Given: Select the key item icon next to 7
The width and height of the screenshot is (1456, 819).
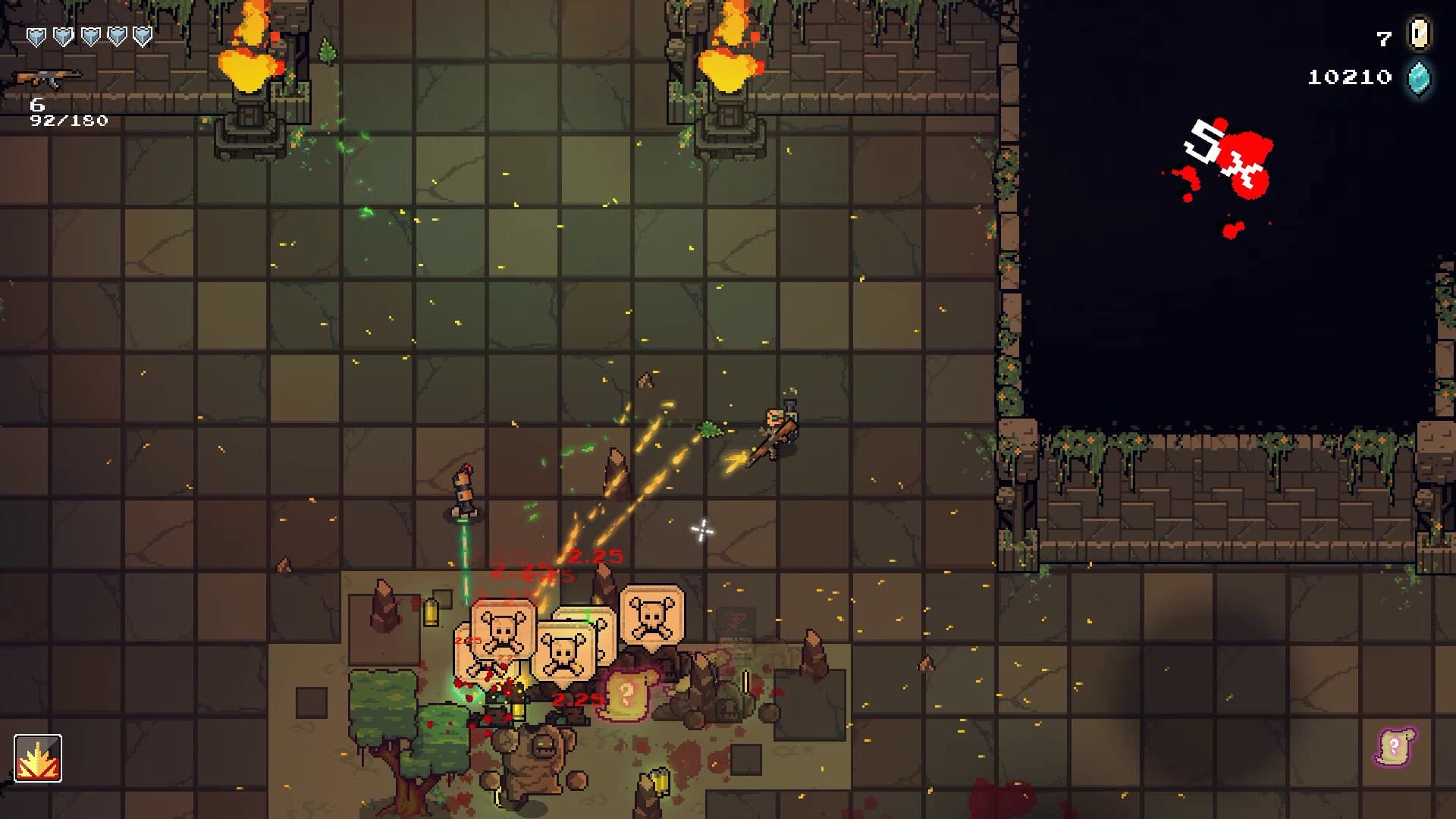Looking at the screenshot, I should (x=1420, y=34).
